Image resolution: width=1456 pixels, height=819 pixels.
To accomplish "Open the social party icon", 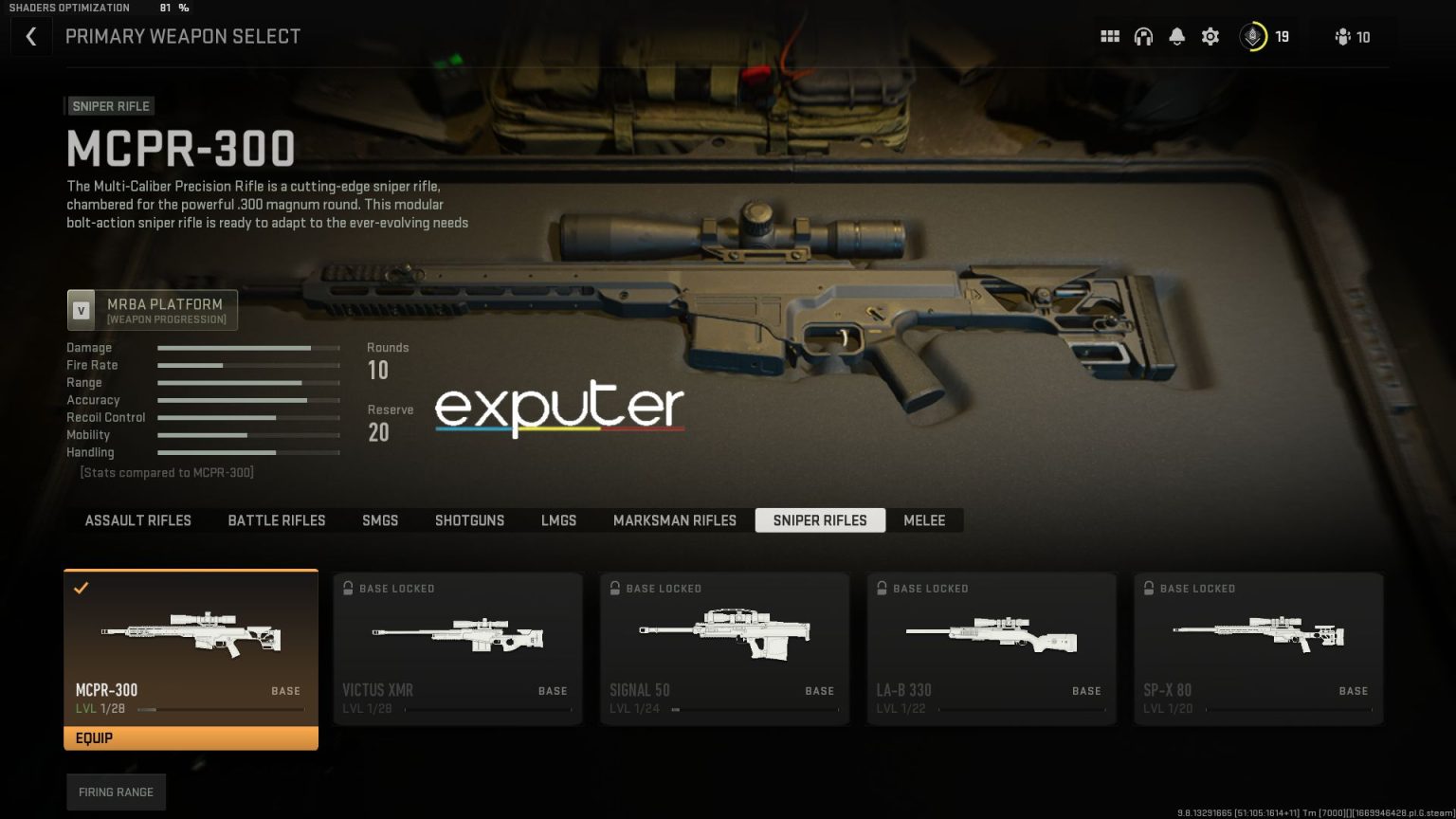I will pos(1352,37).
